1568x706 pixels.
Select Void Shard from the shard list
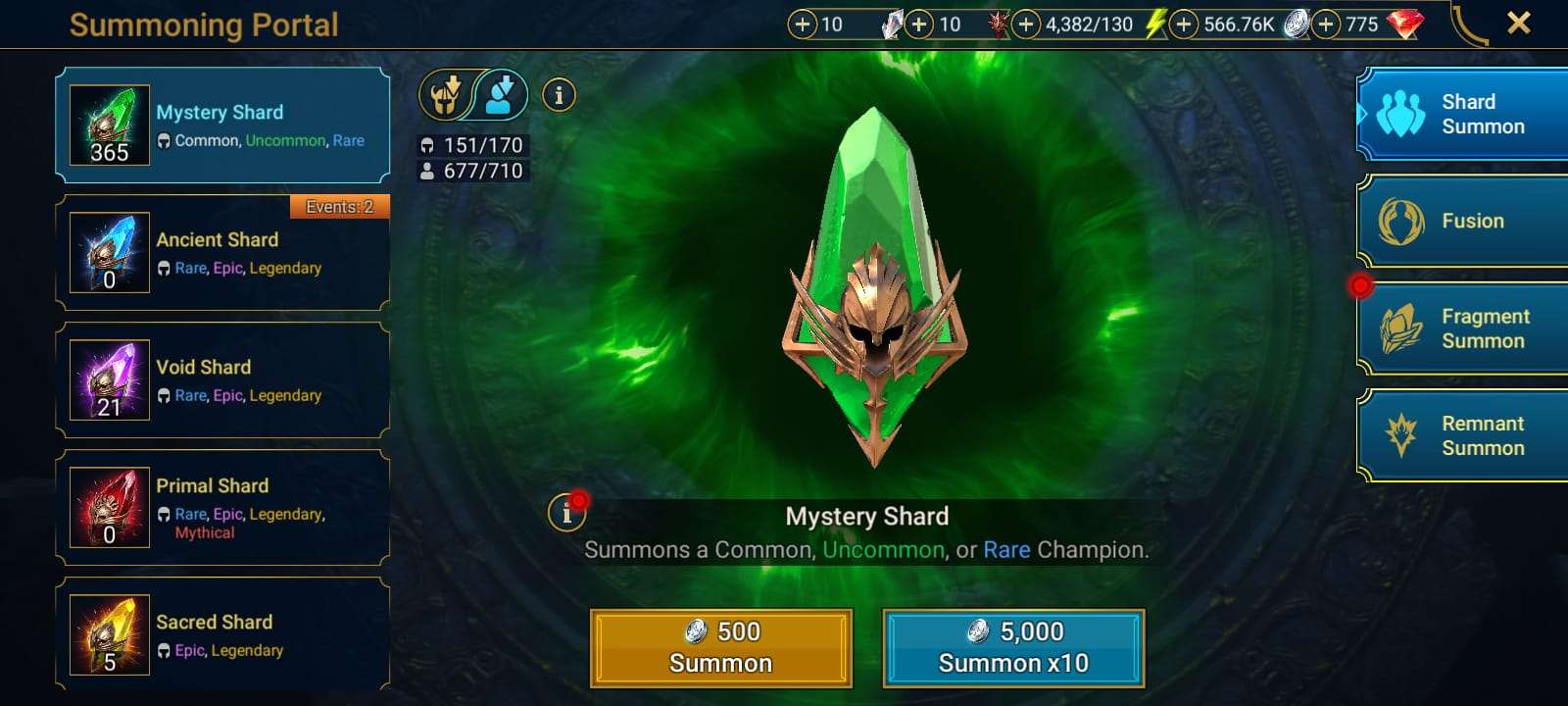[222, 379]
